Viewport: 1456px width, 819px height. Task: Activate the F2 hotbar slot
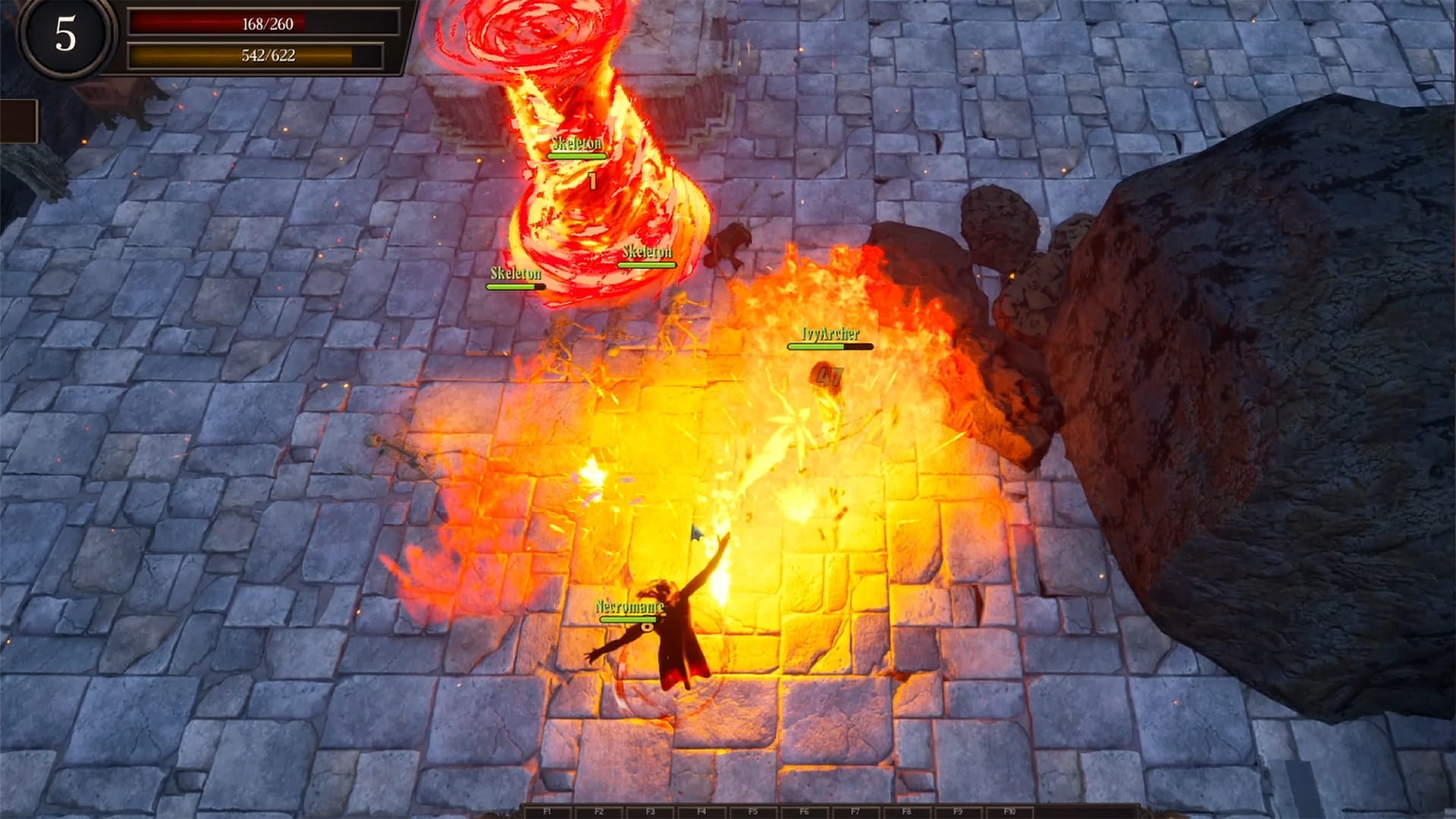point(599,811)
